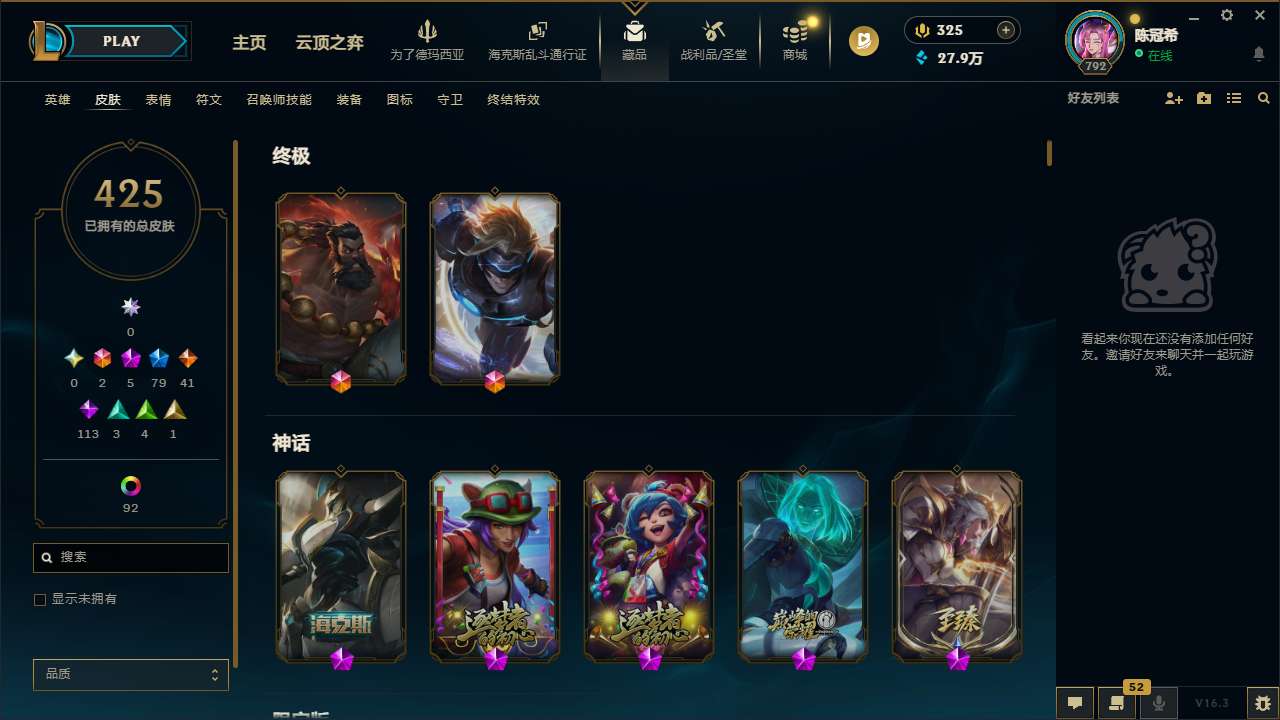Open friend list search magnifier icon

1263,98
